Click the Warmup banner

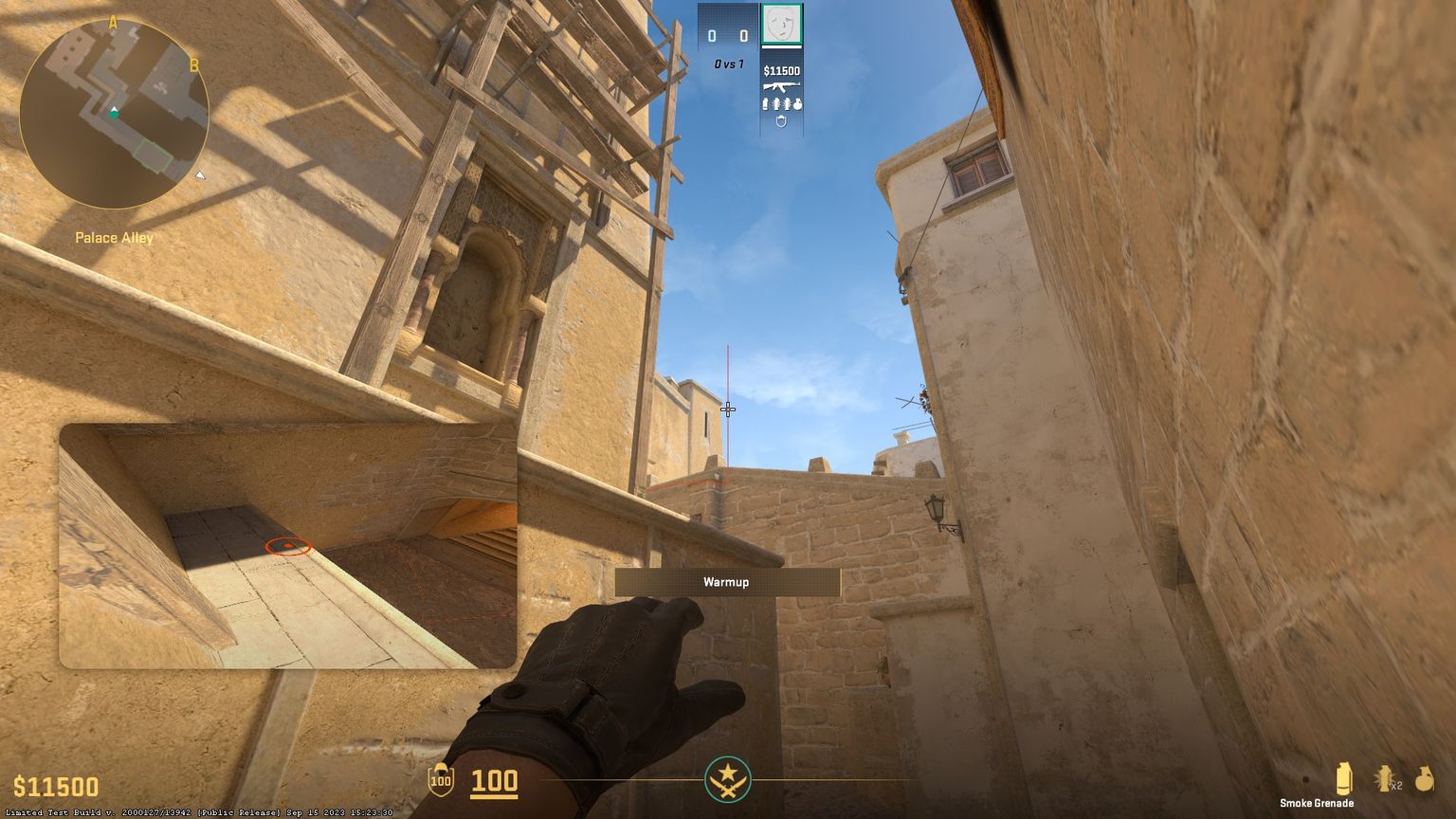(726, 582)
